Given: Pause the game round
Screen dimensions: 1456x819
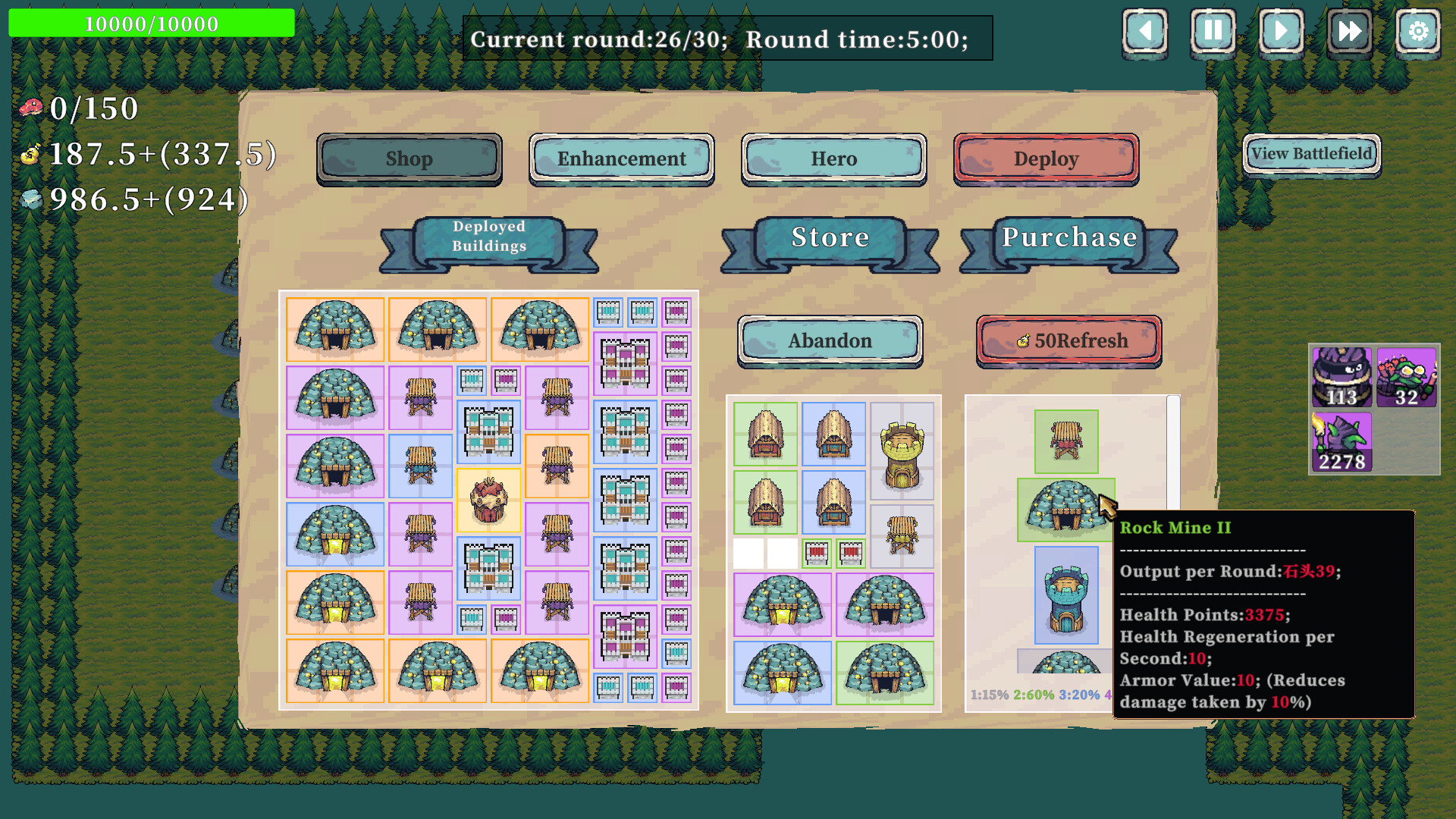Looking at the screenshot, I should (1213, 32).
